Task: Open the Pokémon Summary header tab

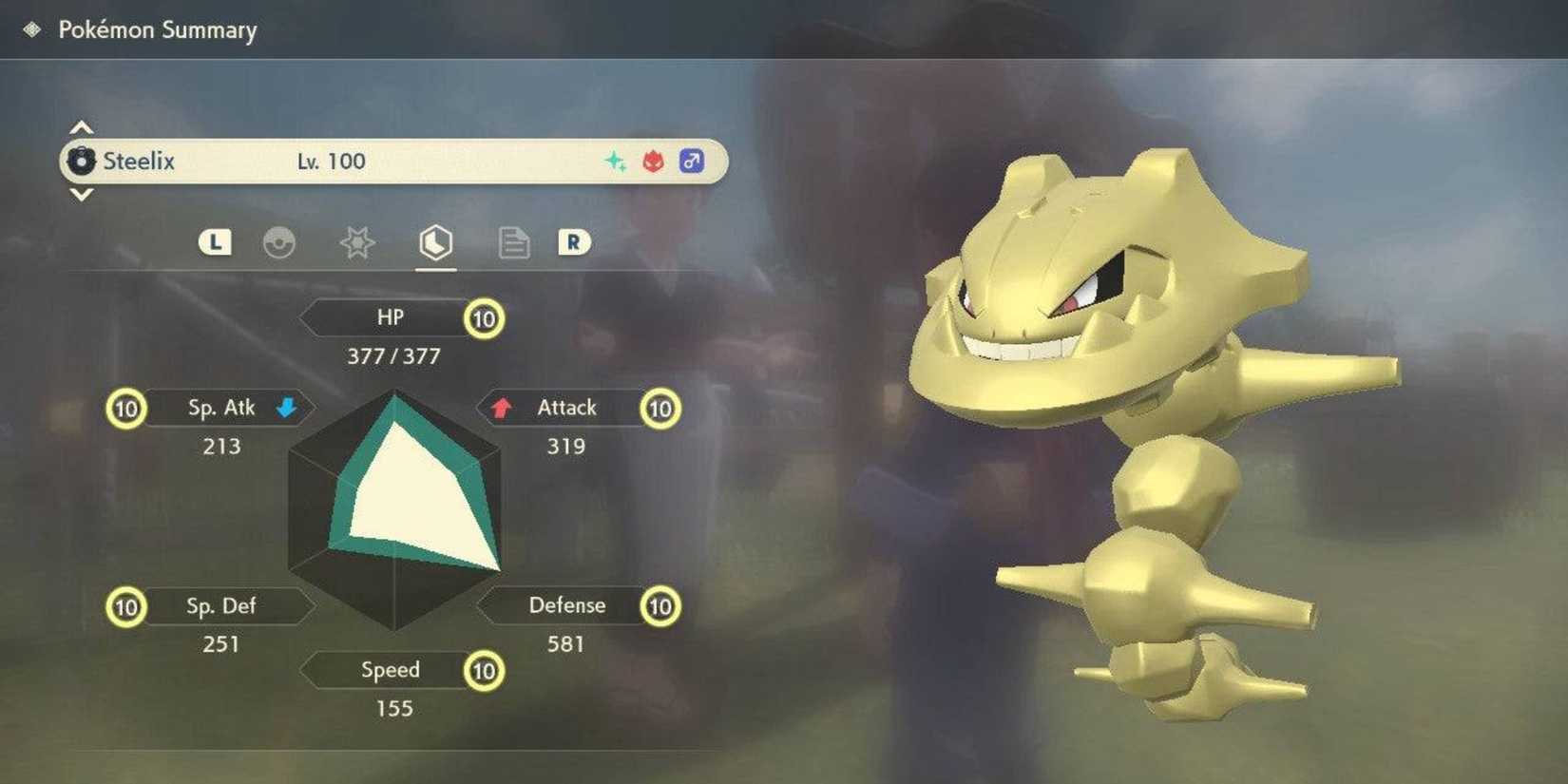Action: (x=157, y=30)
